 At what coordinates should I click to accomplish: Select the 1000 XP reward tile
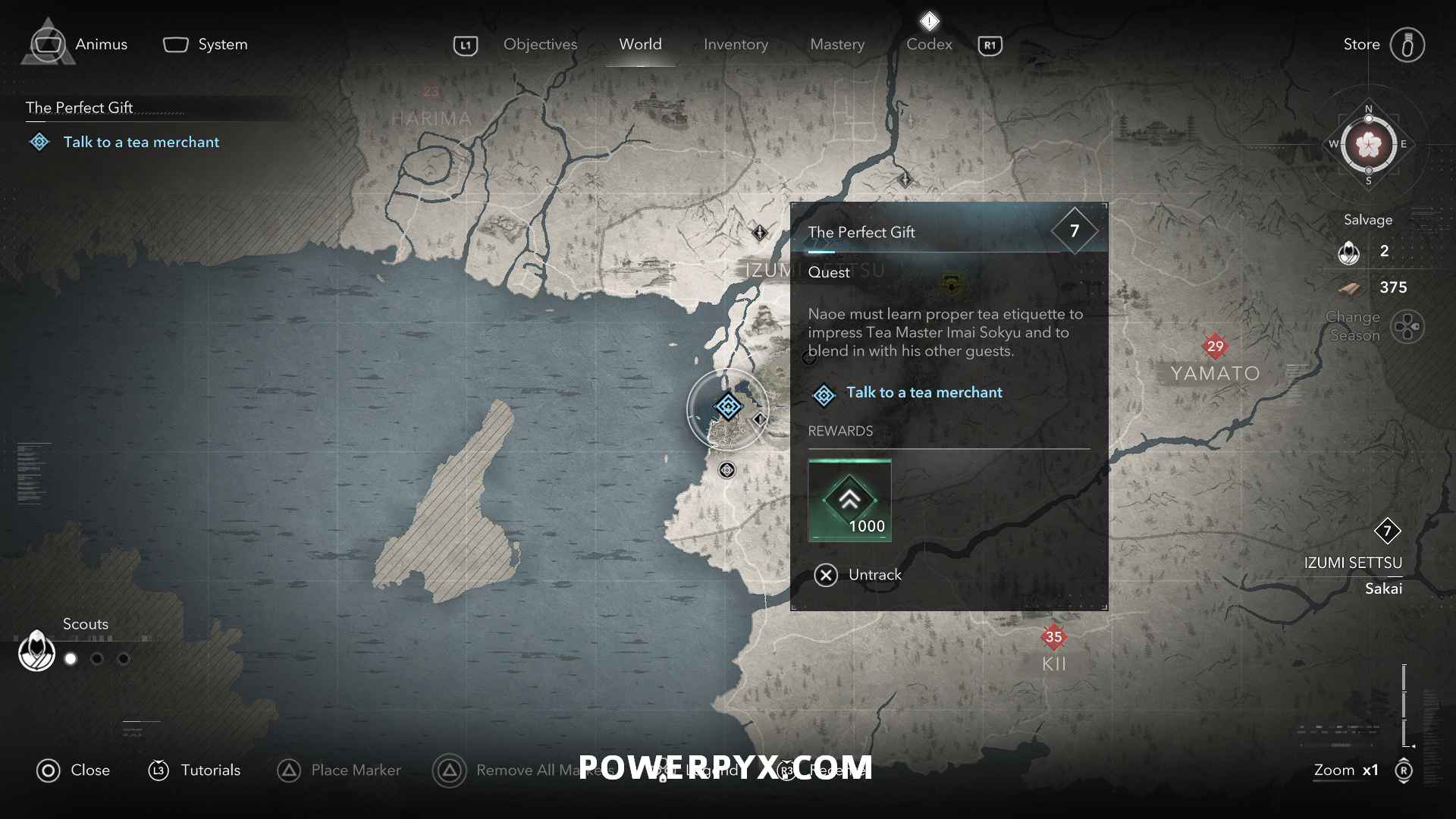pyautogui.click(x=849, y=500)
